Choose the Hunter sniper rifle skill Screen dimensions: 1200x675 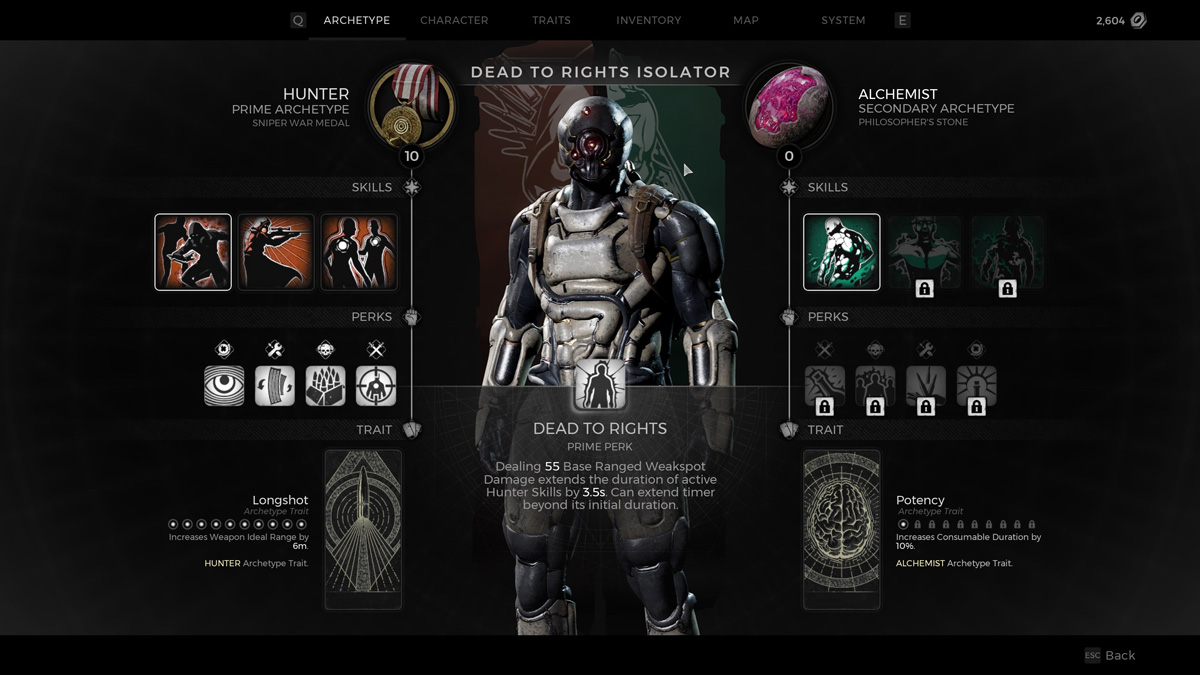click(x=276, y=252)
